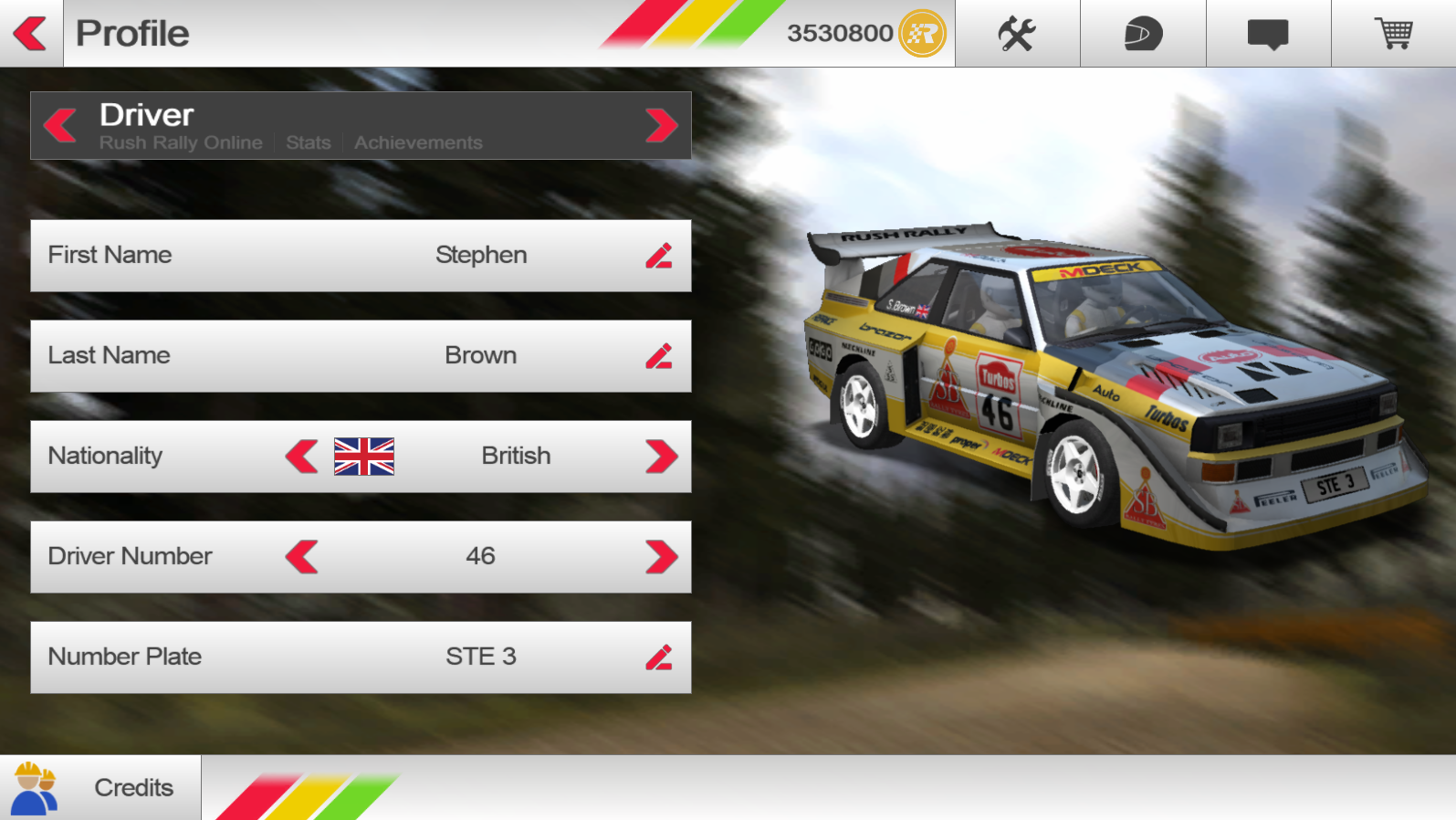The image size is (1456, 820).
Task: Switch to next profile section after Driver
Action: (x=661, y=125)
